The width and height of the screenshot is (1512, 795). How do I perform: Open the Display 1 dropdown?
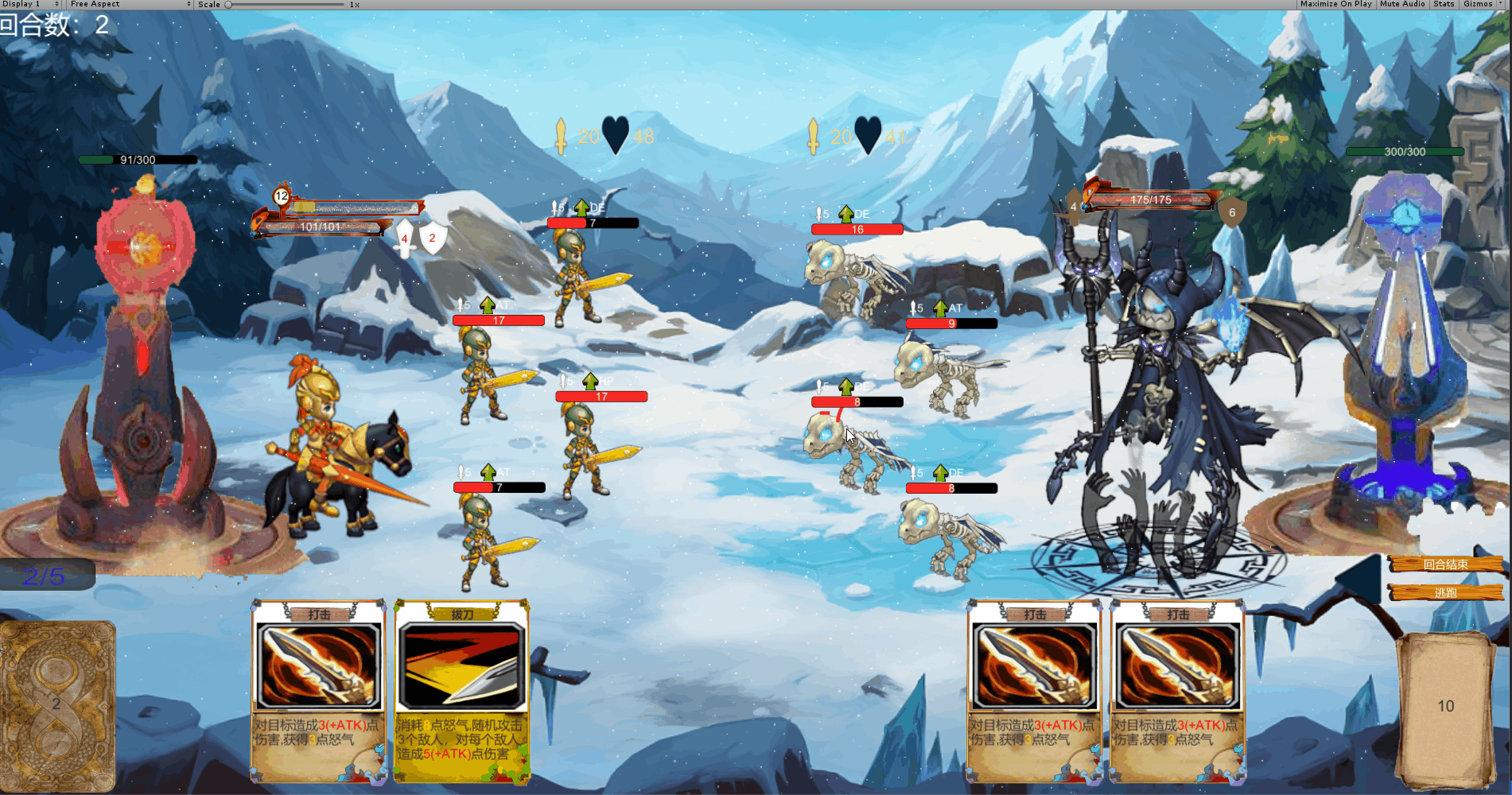(x=31, y=4)
